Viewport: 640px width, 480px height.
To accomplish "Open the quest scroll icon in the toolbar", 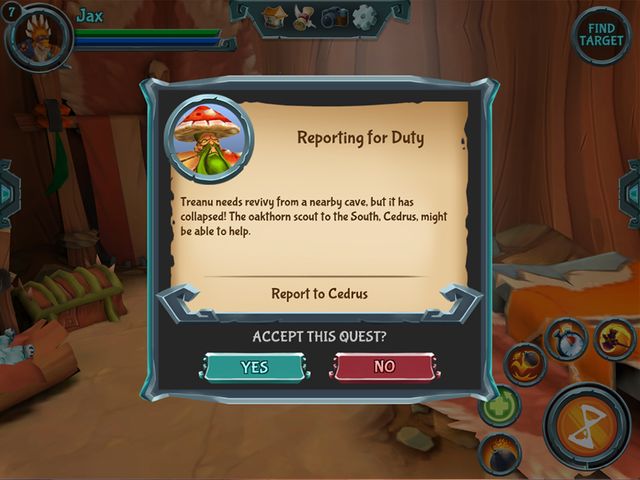I will [305, 16].
